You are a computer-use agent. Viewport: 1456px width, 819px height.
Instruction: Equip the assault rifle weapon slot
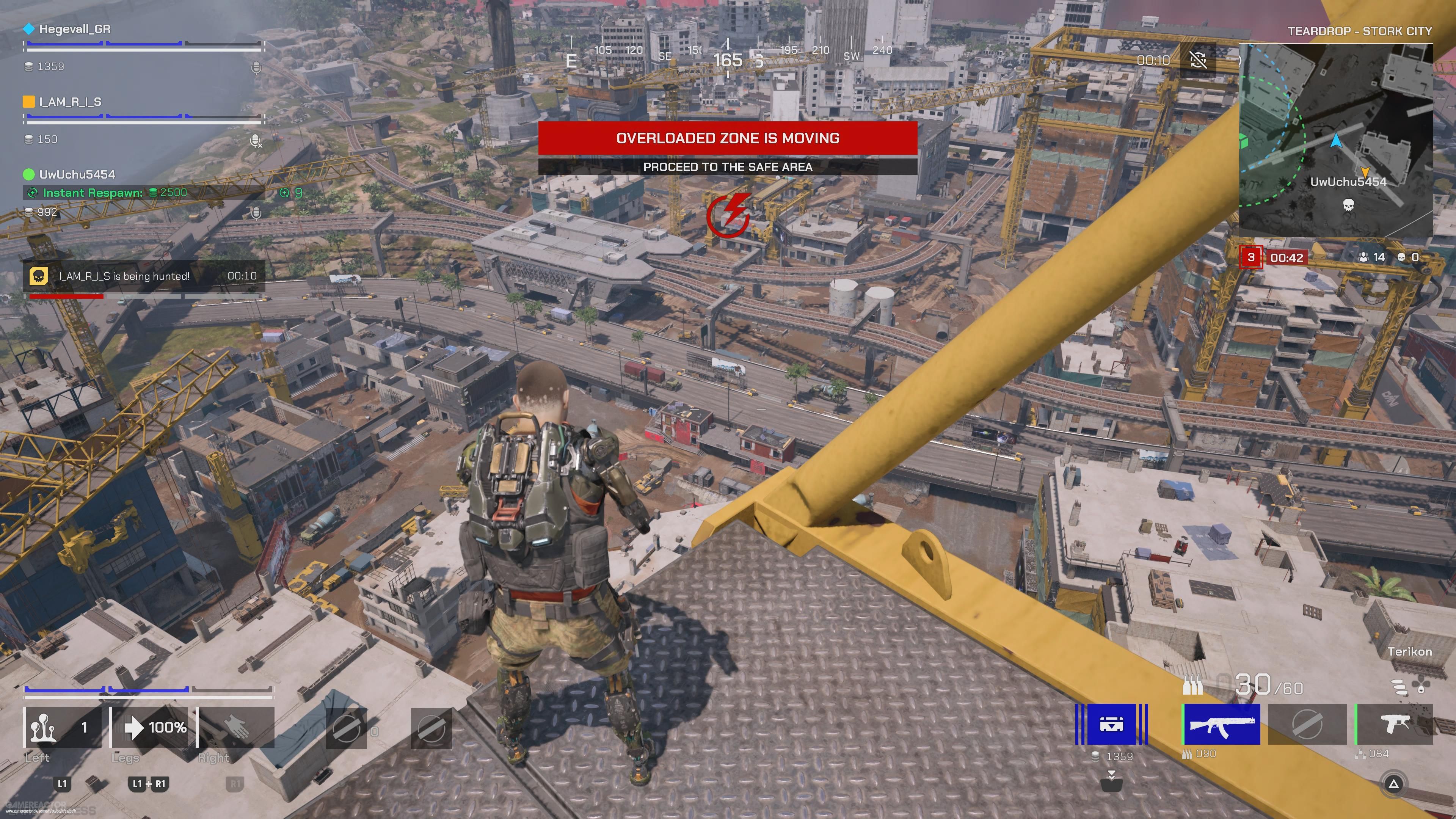coord(1221,724)
